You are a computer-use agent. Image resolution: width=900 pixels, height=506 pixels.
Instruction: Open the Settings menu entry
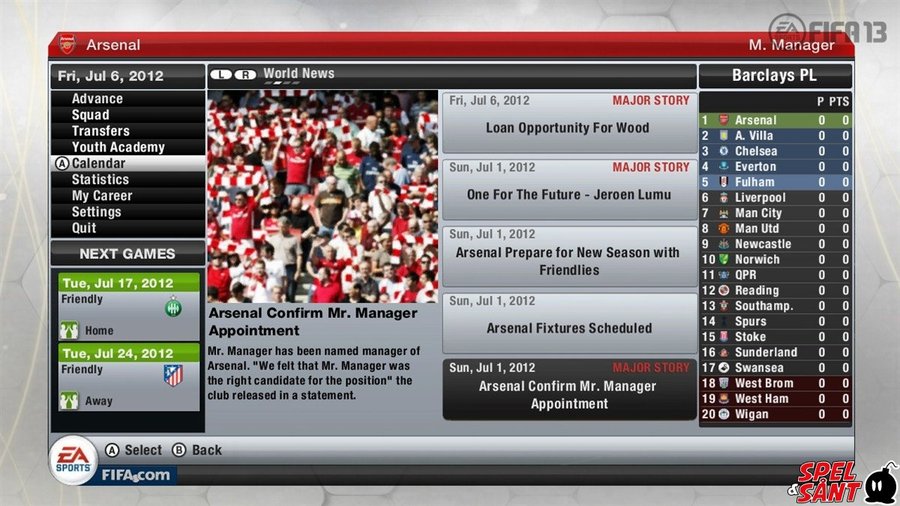(96, 212)
